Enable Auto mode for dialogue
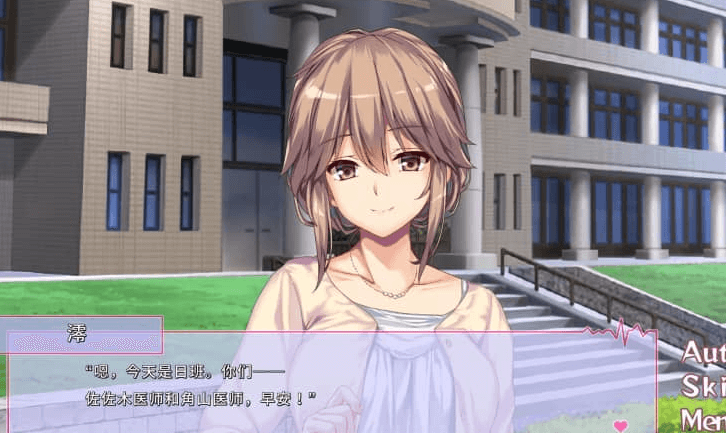 tap(703, 353)
